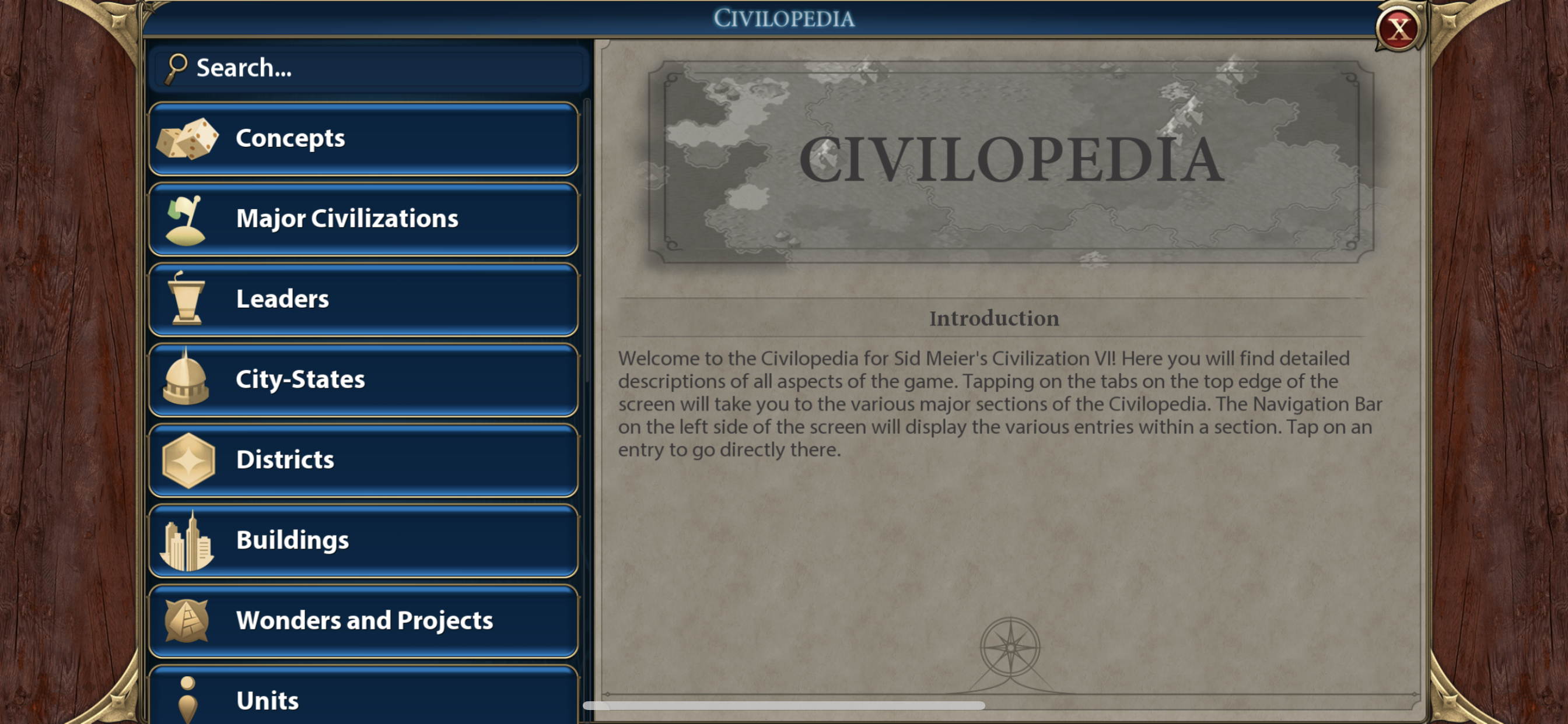Click the map pin icon beside Units

tap(187, 700)
